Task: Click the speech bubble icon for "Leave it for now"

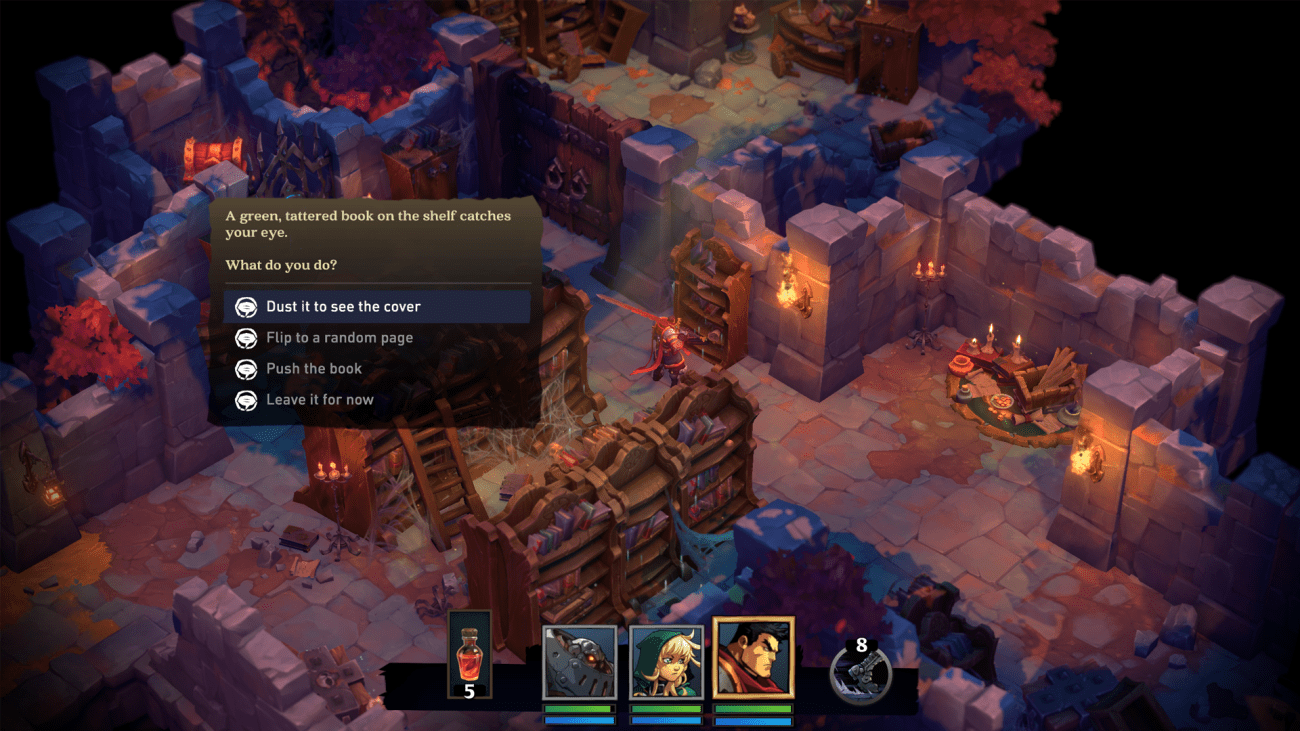Action: point(244,399)
